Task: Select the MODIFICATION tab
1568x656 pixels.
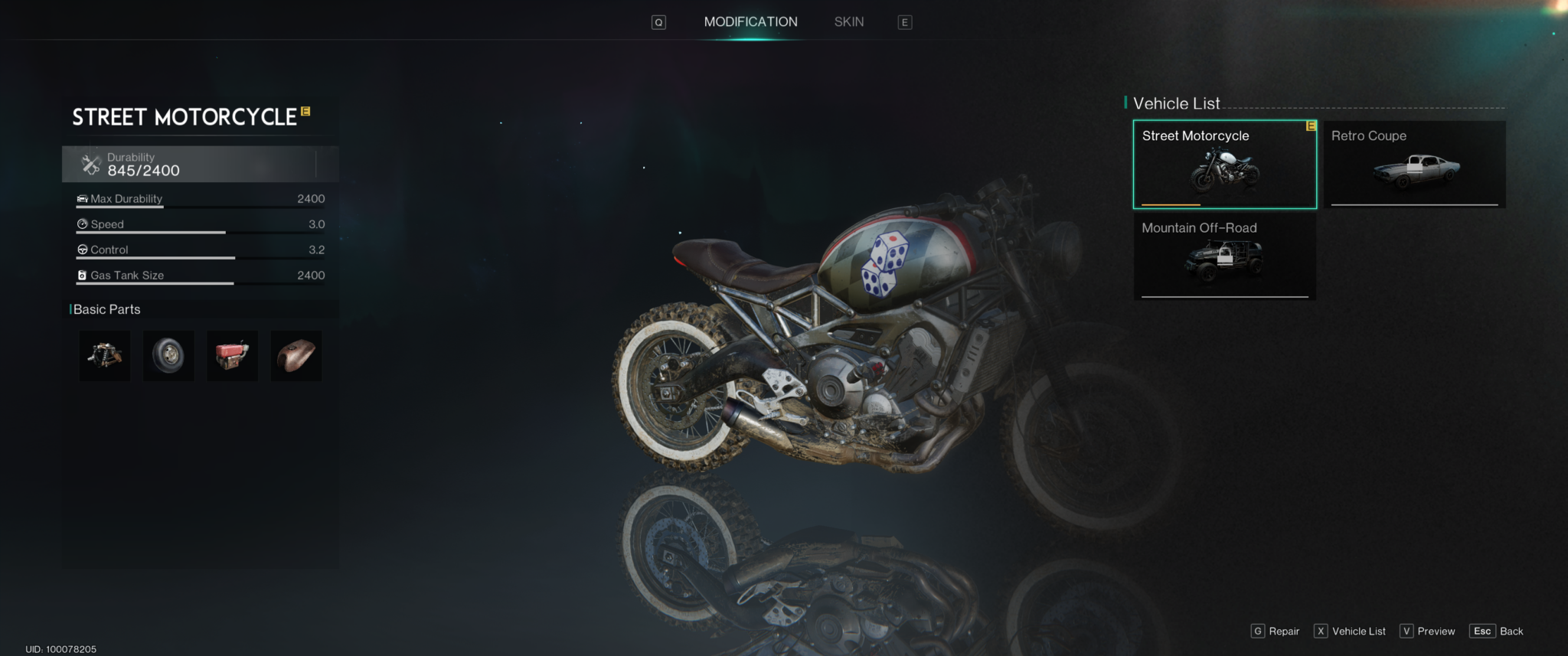Action: point(751,21)
